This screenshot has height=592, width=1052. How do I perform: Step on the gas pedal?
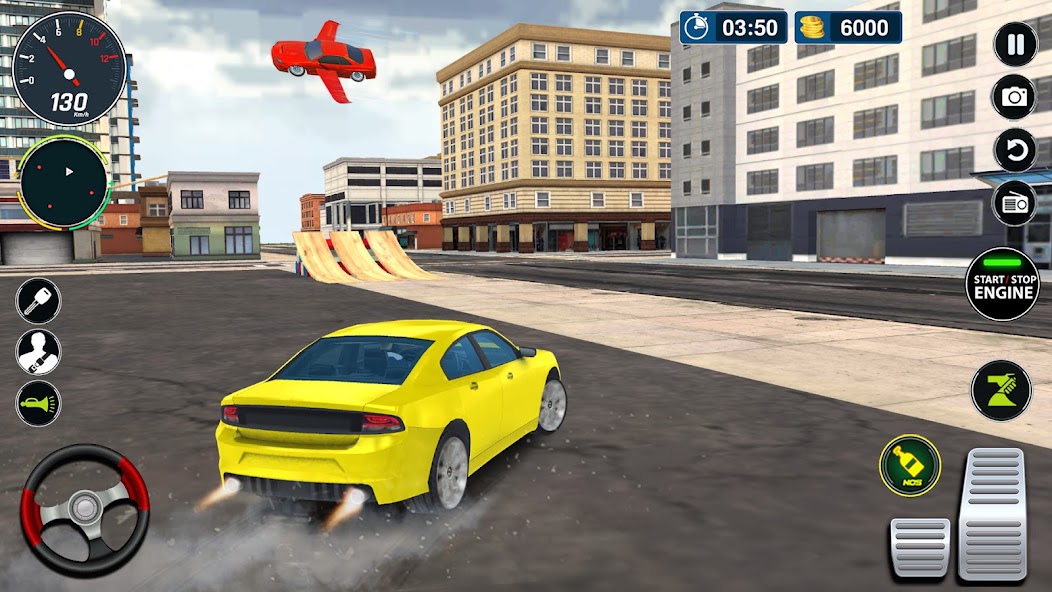click(x=992, y=514)
